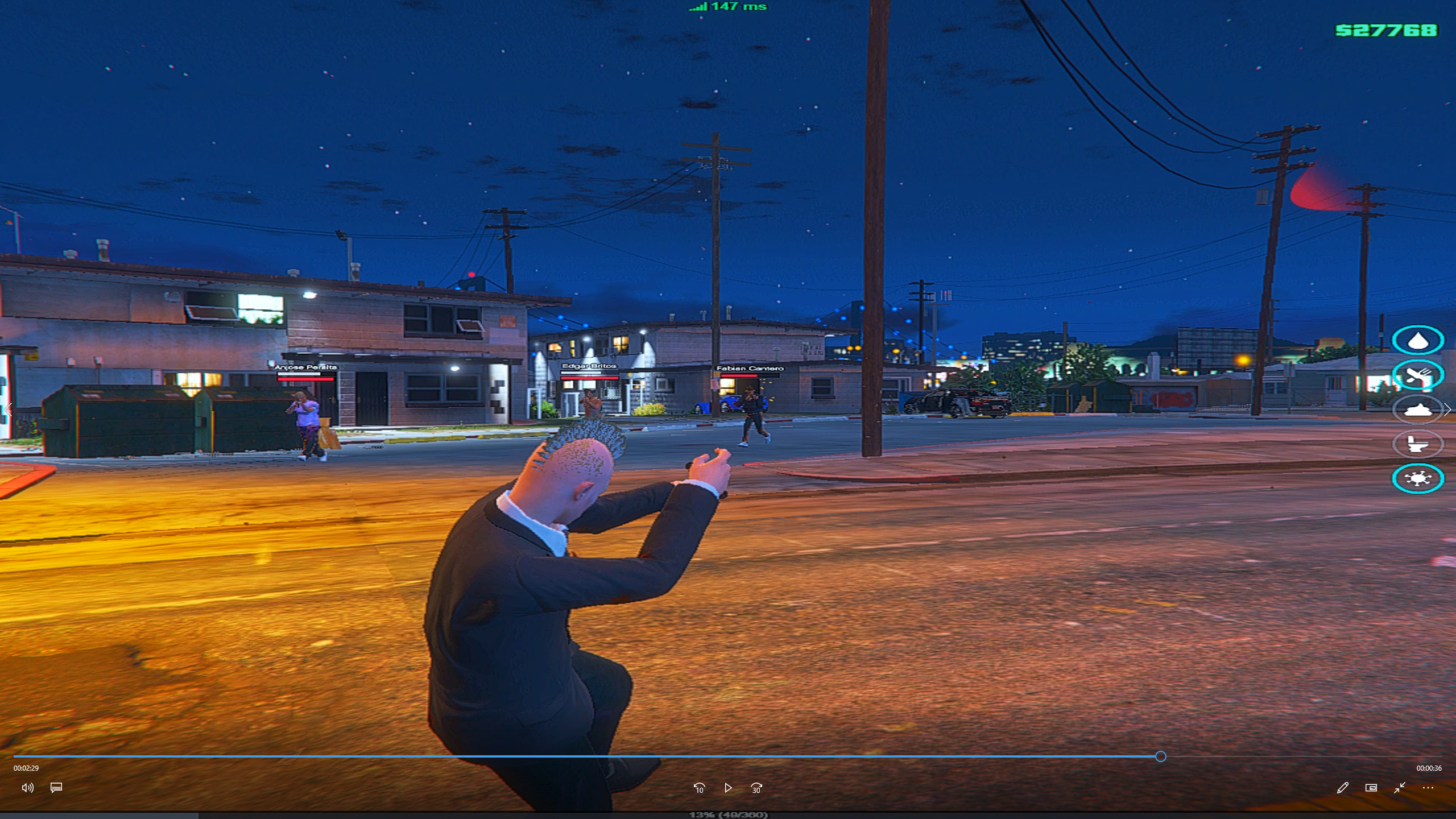The width and height of the screenshot is (1456, 819).
Task: Click the poop status icon
Action: pyautogui.click(x=1417, y=409)
